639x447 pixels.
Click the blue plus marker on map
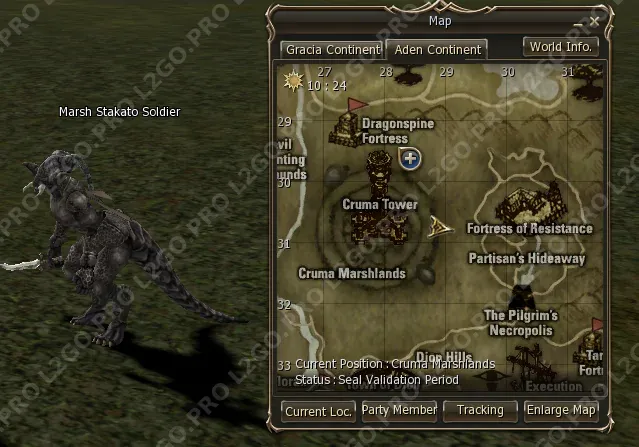pos(410,158)
